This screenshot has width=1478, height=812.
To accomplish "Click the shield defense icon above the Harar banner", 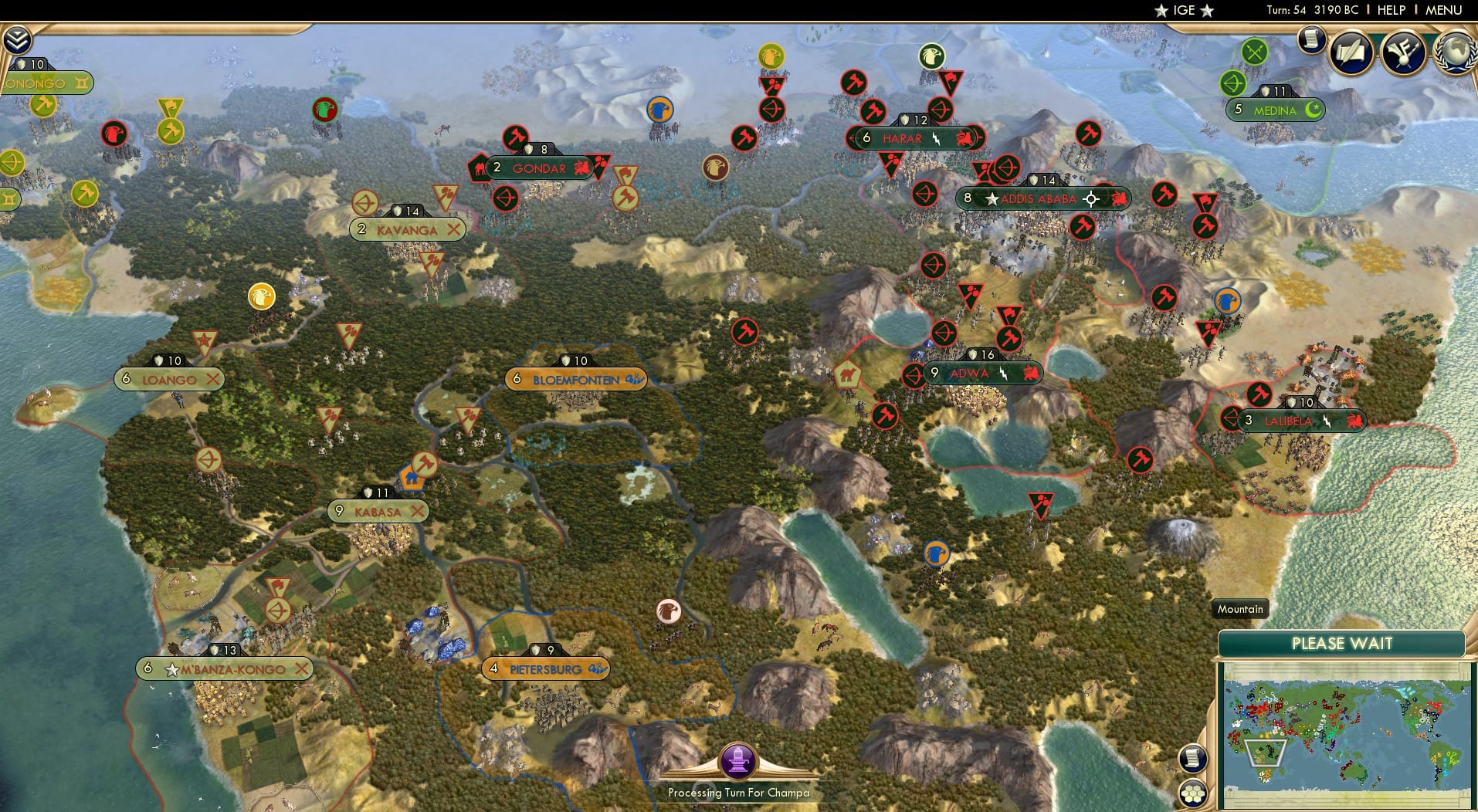I will pos(906,120).
